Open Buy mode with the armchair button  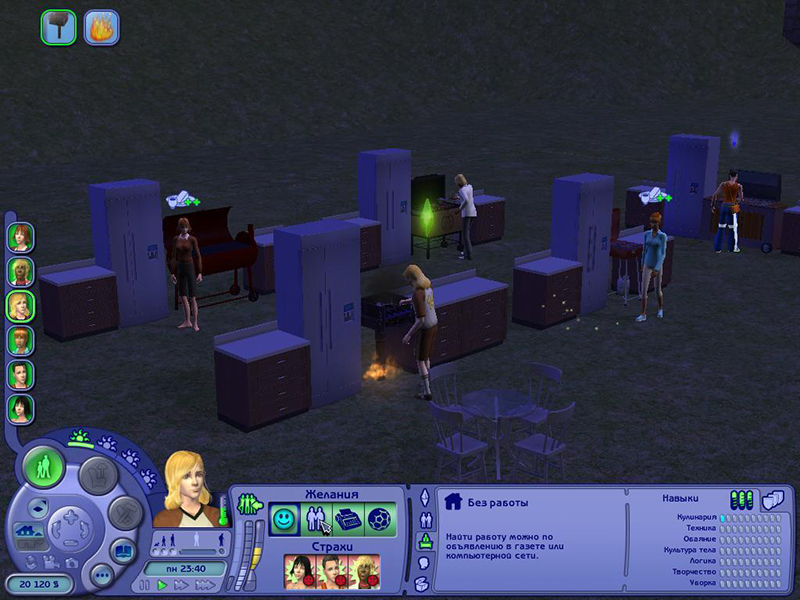click(98, 476)
